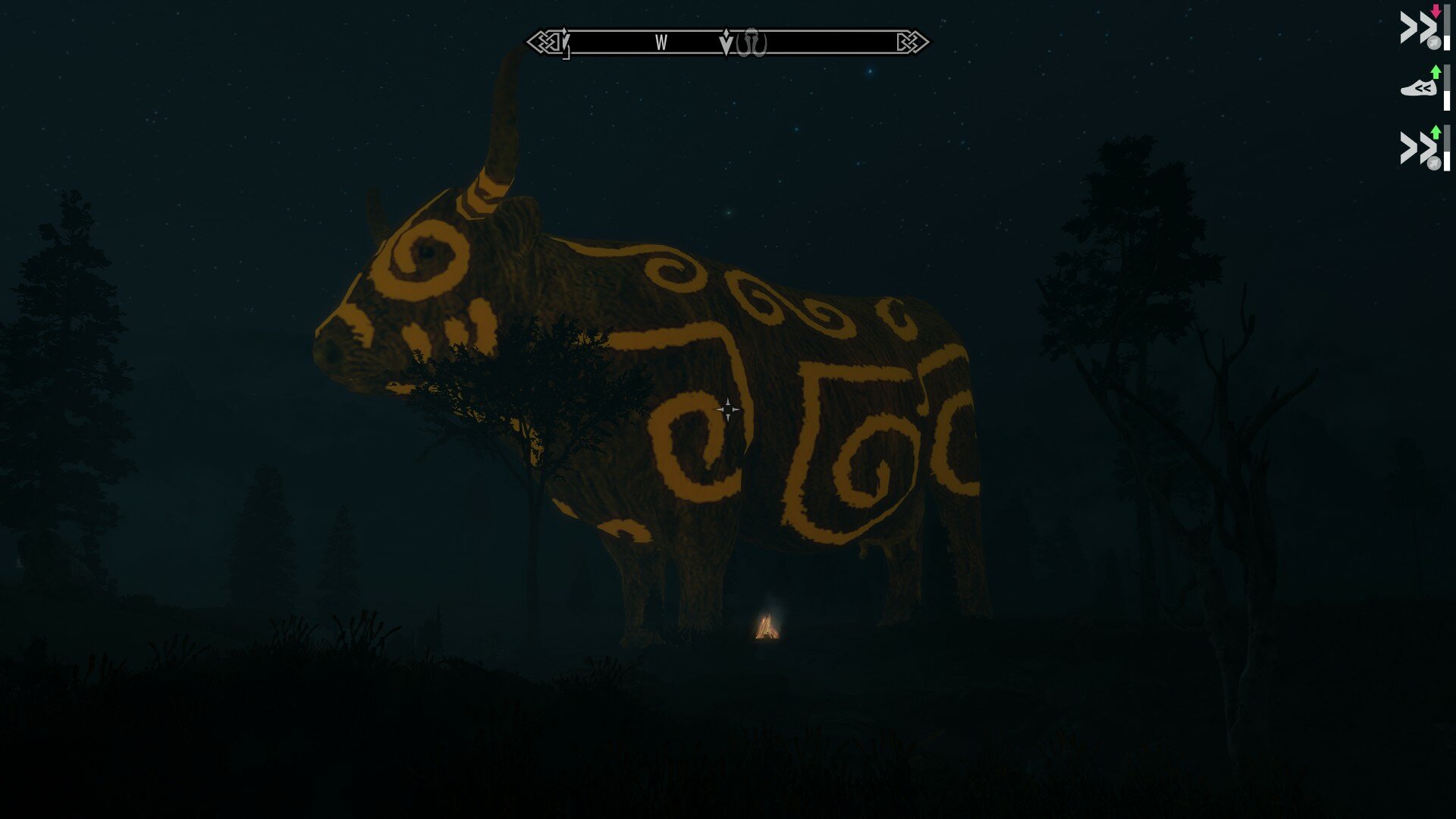Viewport: 1456px width, 819px height.
Task: Click the bottom double-chevron skill icon
Action: tap(1417, 145)
